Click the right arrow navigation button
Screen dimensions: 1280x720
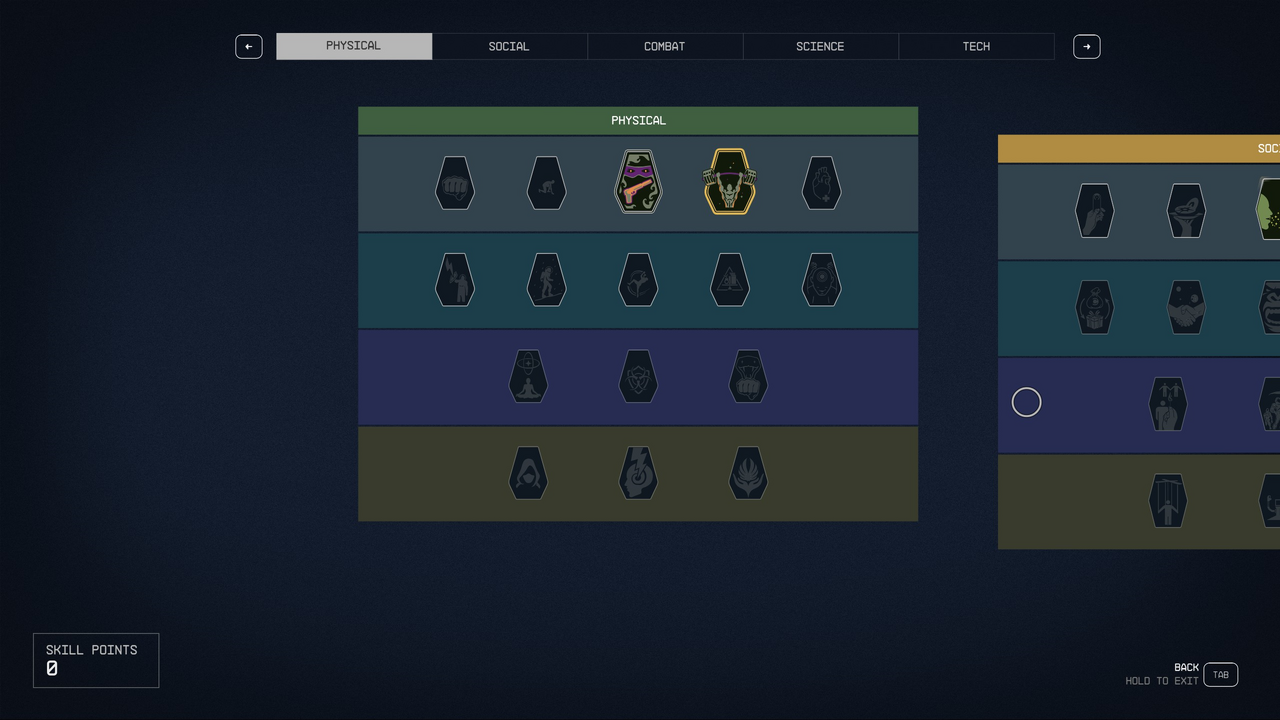1087,46
